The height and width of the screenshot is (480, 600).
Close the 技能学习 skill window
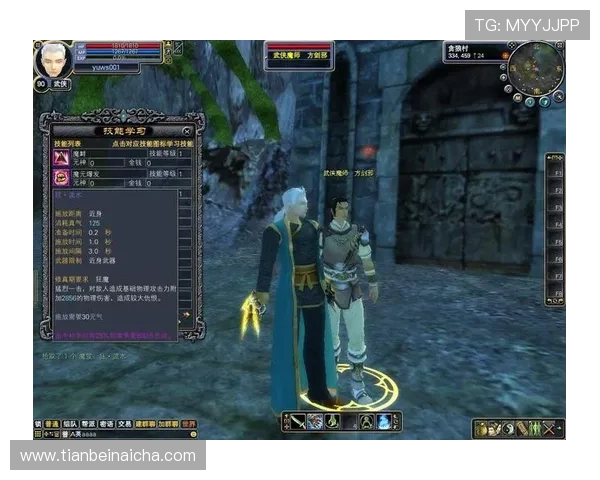click(x=187, y=131)
